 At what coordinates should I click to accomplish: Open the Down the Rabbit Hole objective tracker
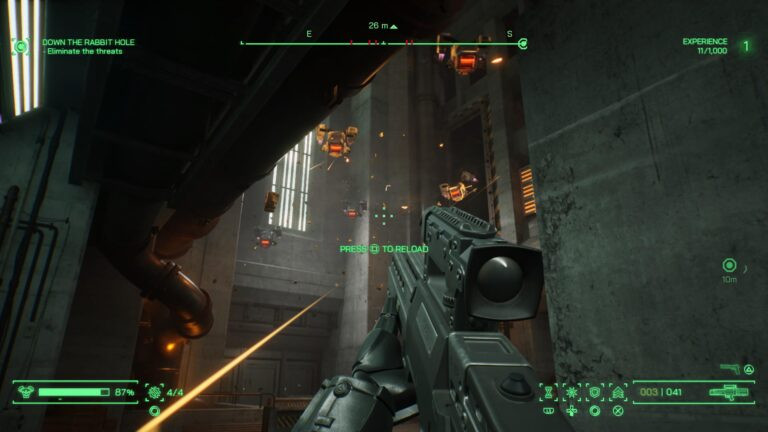[x=88, y=43]
